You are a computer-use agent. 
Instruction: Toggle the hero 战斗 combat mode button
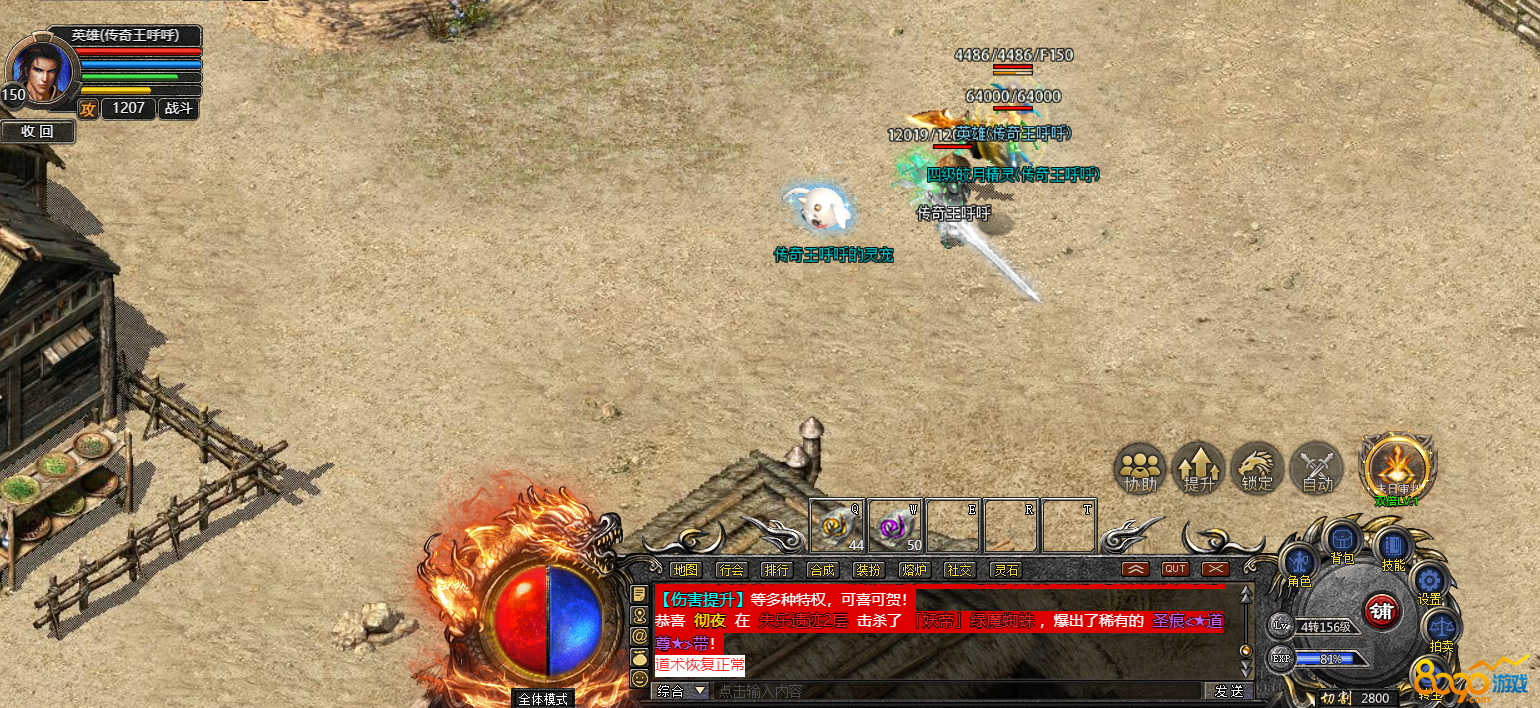point(180,109)
